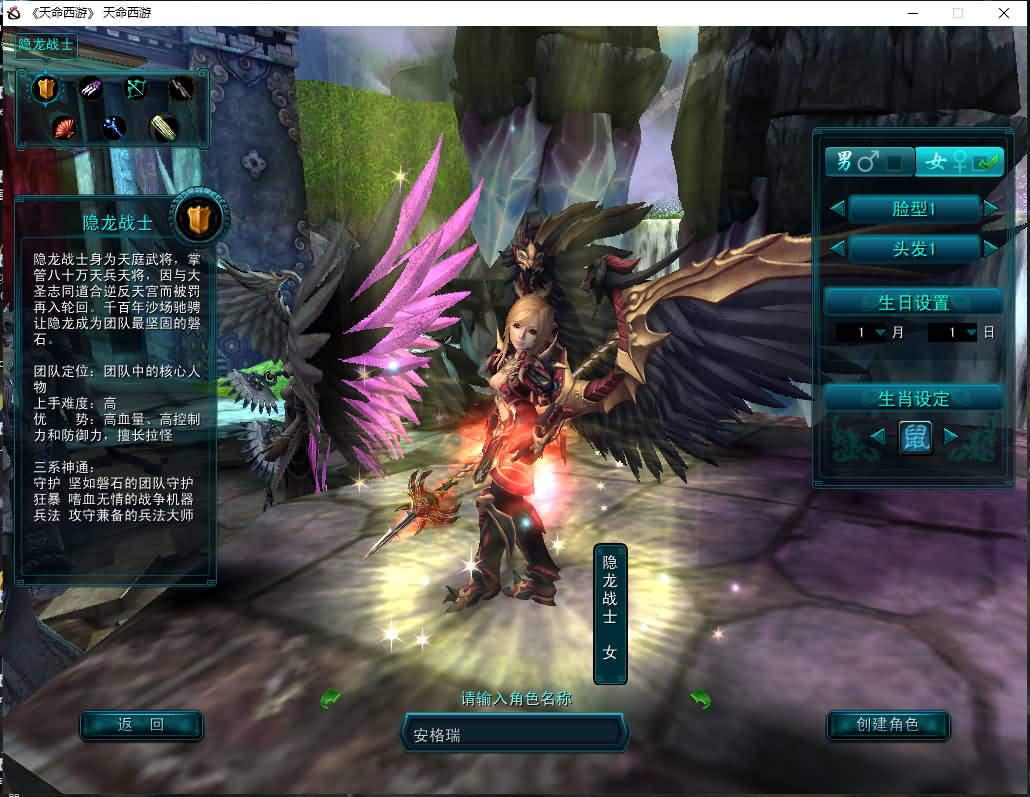The image size is (1030, 797).
Task: Go back with the 返回 button
Action: point(141,725)
